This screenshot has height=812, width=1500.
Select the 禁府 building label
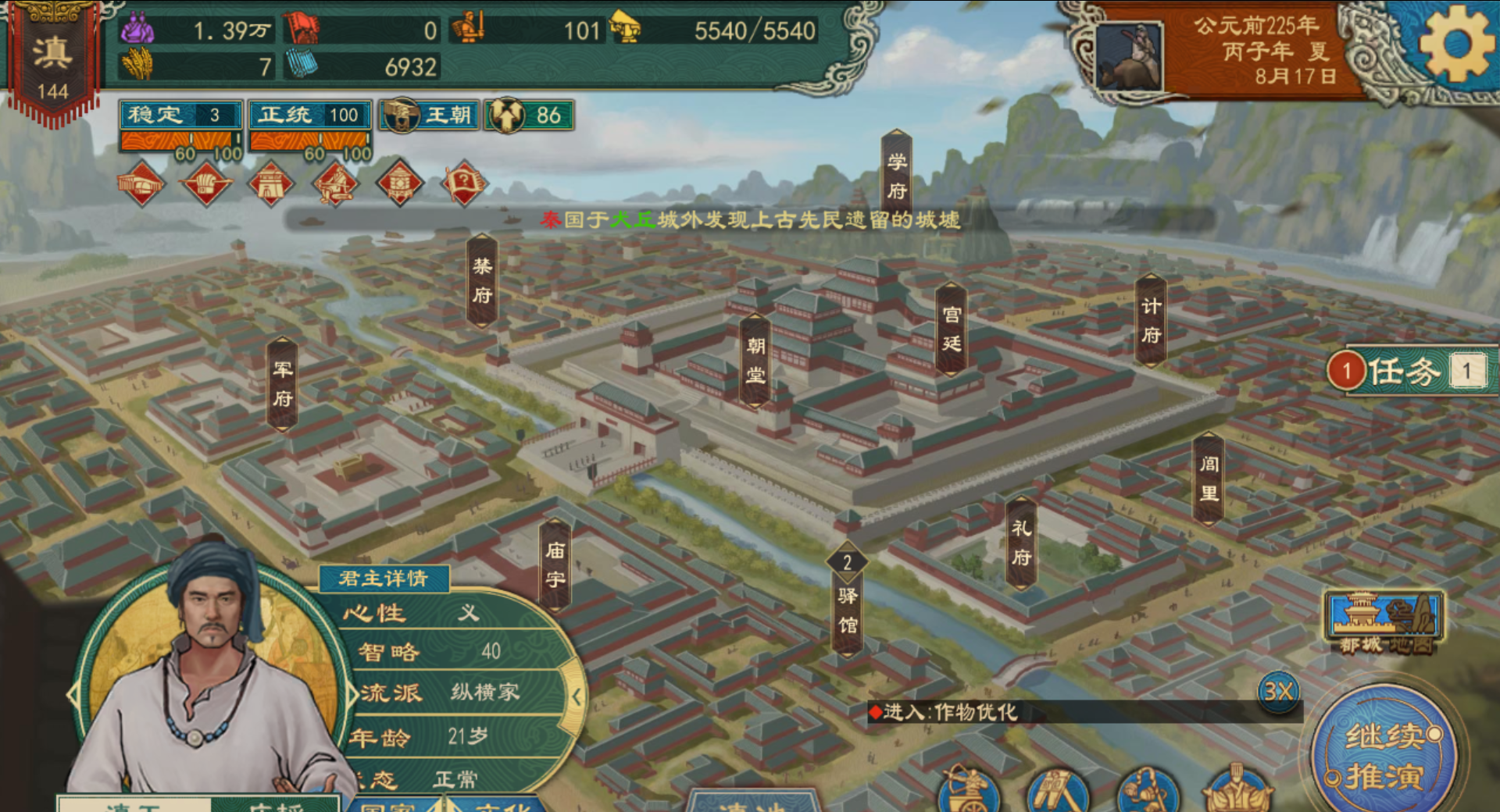point(482,280)
